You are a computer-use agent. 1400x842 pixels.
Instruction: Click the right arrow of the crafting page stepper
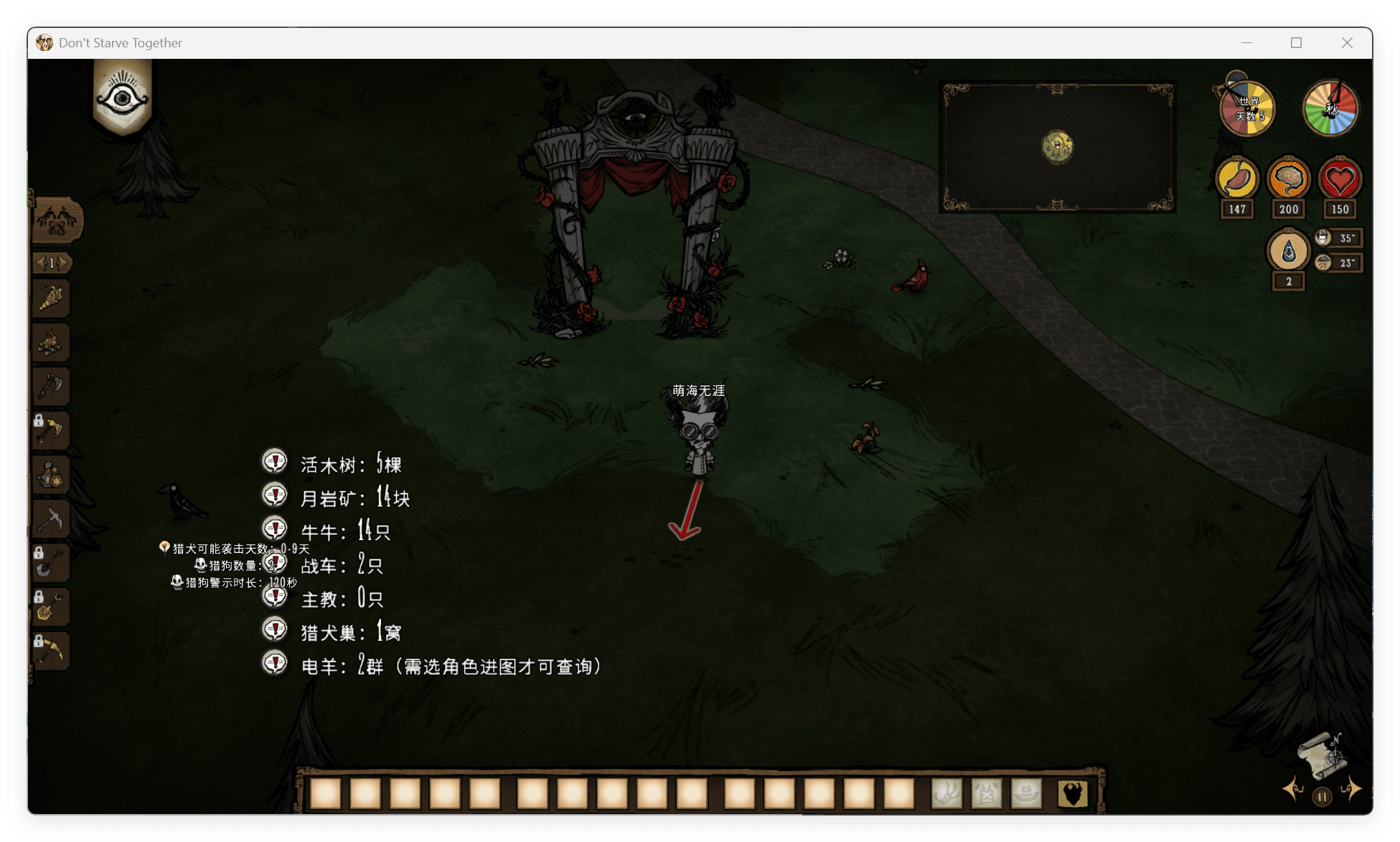tap(64, 263)
